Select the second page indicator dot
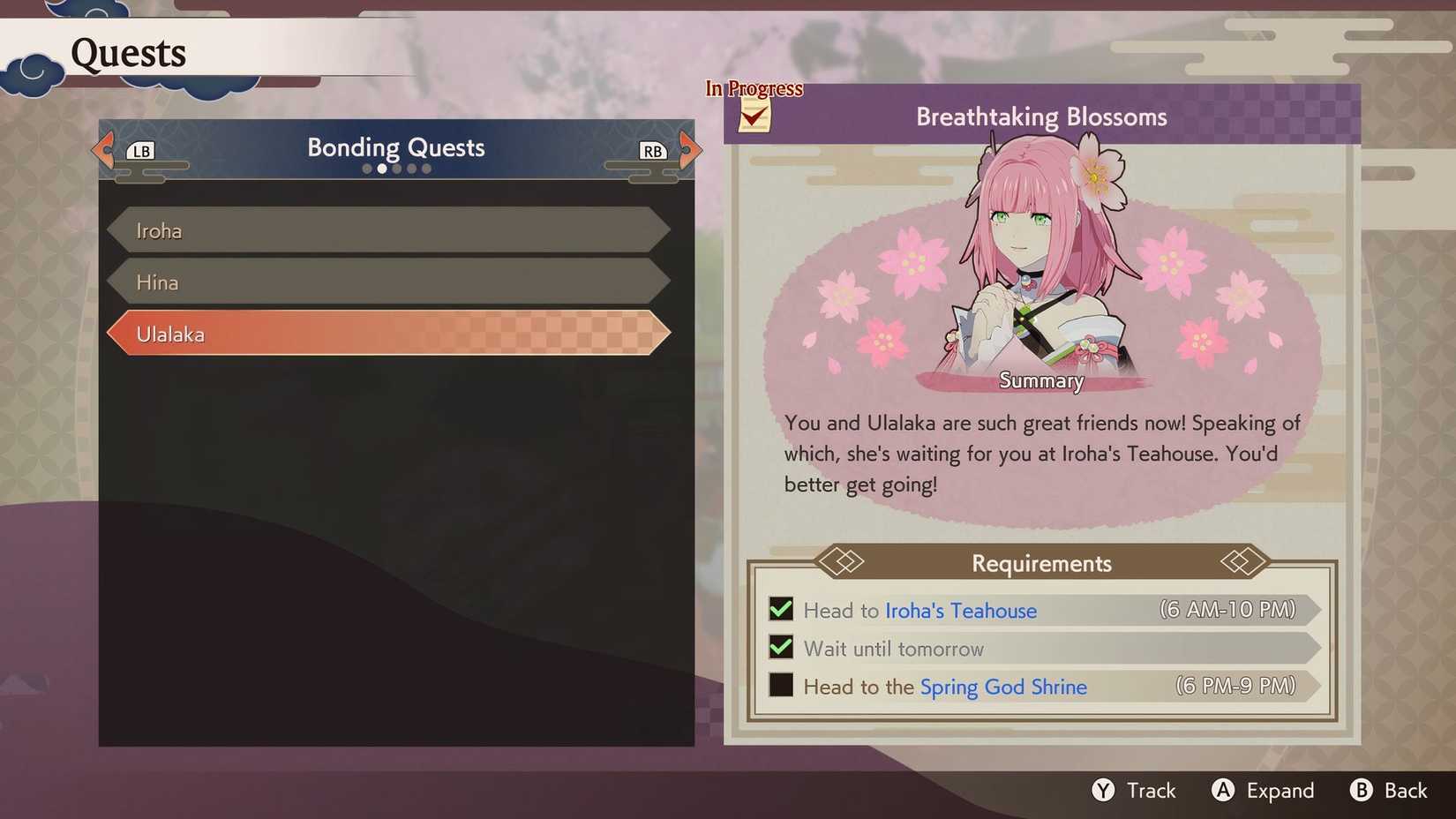 pos(382,168)
